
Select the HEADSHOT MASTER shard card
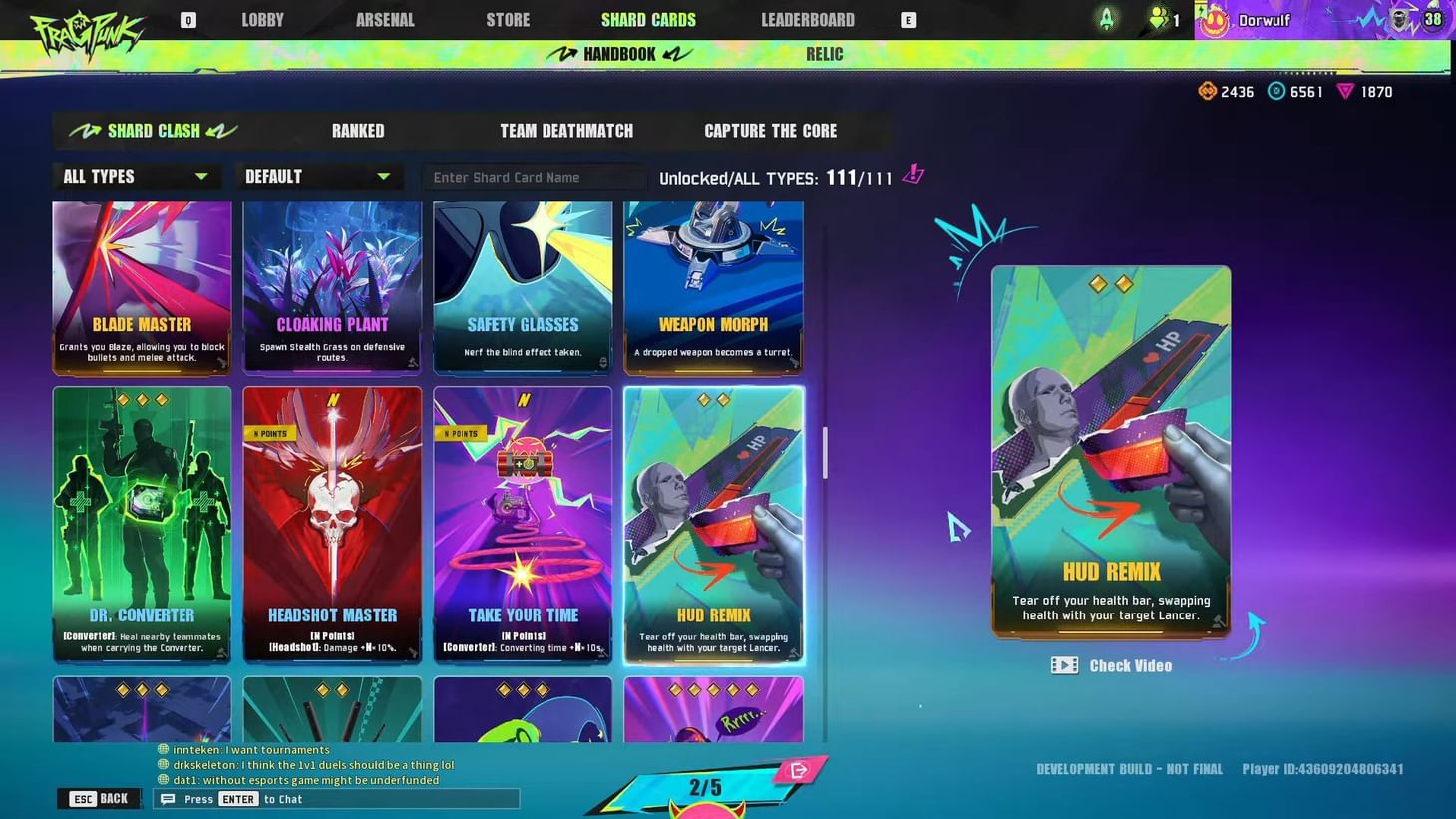pyautogui.click(x=332, y=526)
